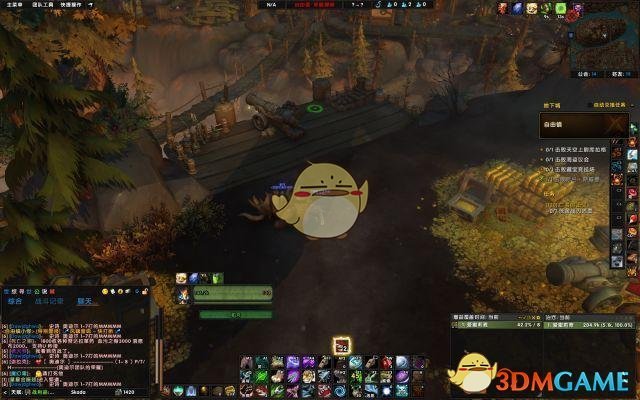Switch to the 战斗记录 combat log tab

point(50,300)
